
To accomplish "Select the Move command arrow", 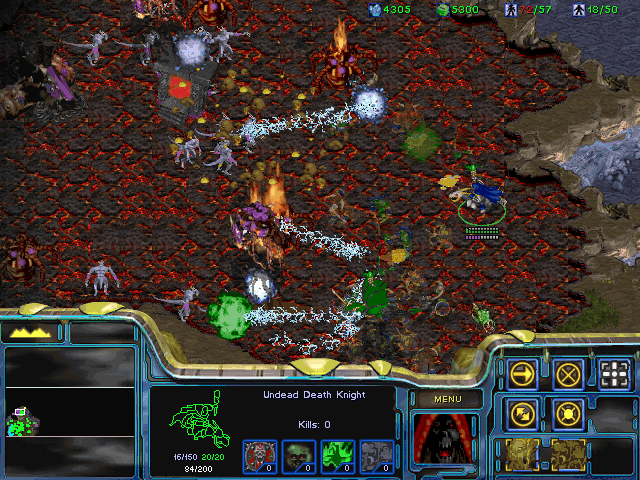I will [522, 374].
